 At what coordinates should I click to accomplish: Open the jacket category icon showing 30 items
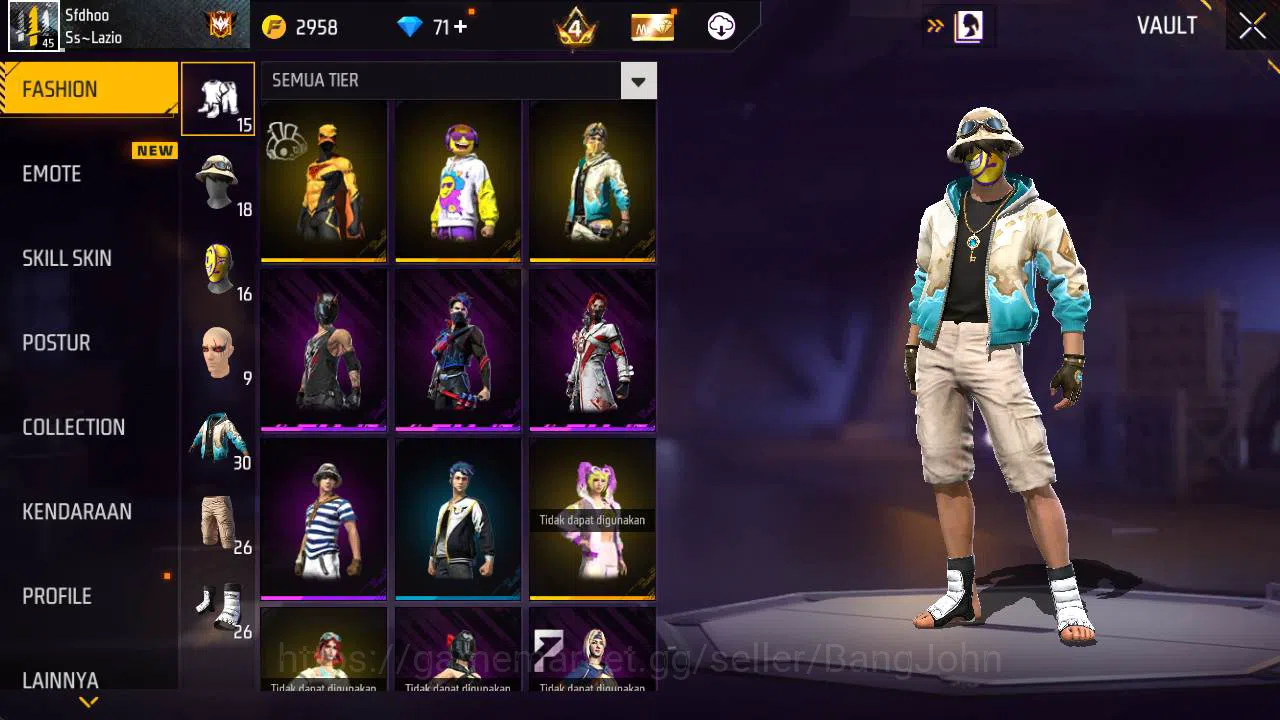[x=218, y=432]
